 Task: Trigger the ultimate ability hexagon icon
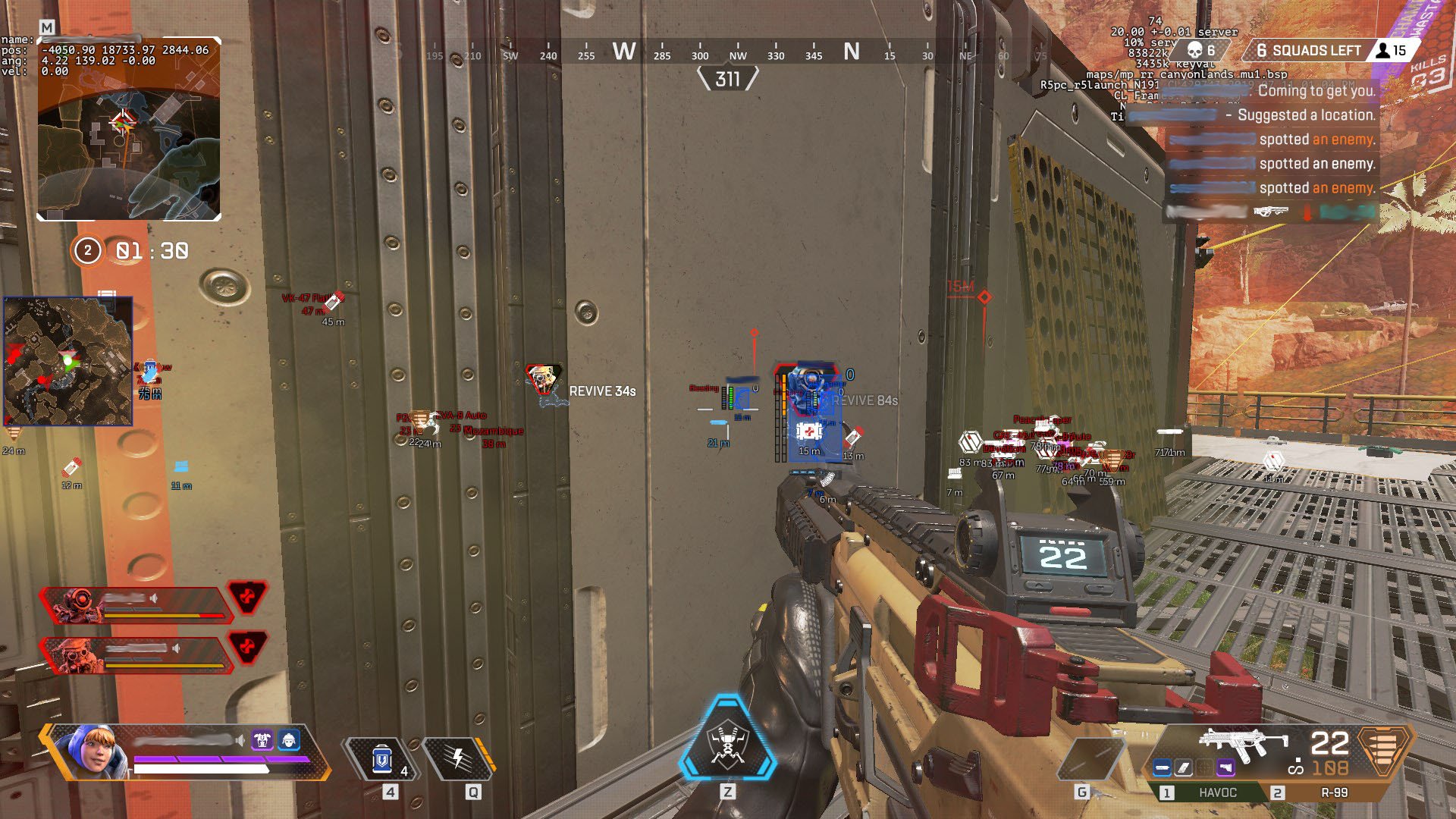coord(727,739)
